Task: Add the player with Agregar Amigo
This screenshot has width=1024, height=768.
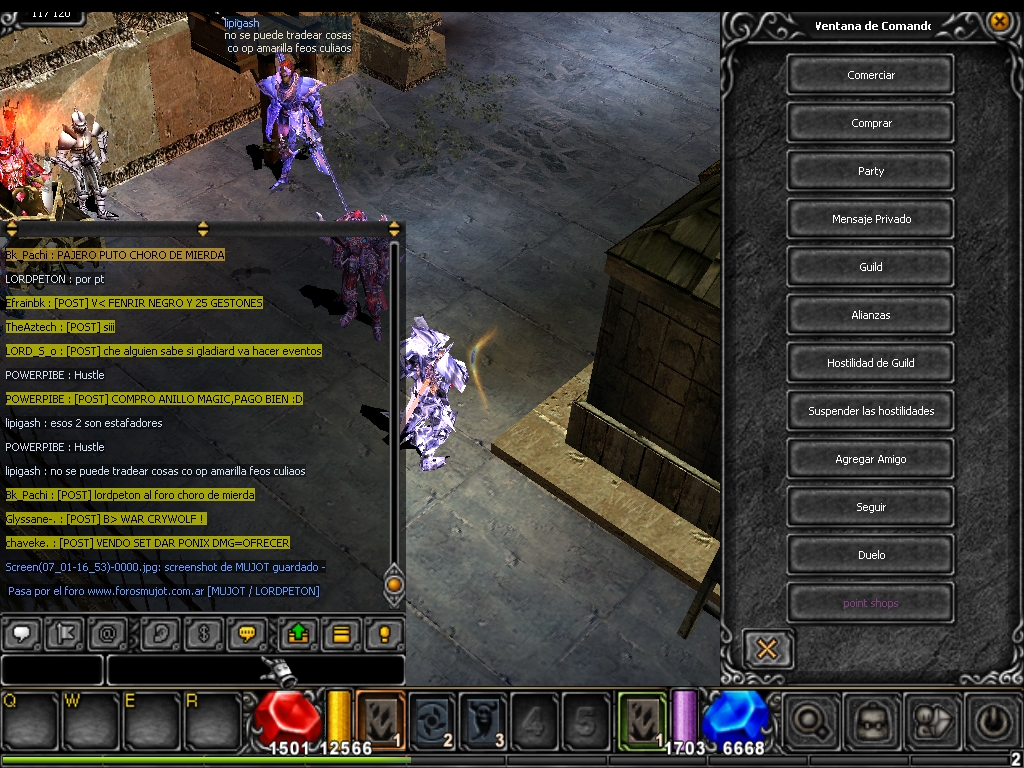Action: point(870,459)
